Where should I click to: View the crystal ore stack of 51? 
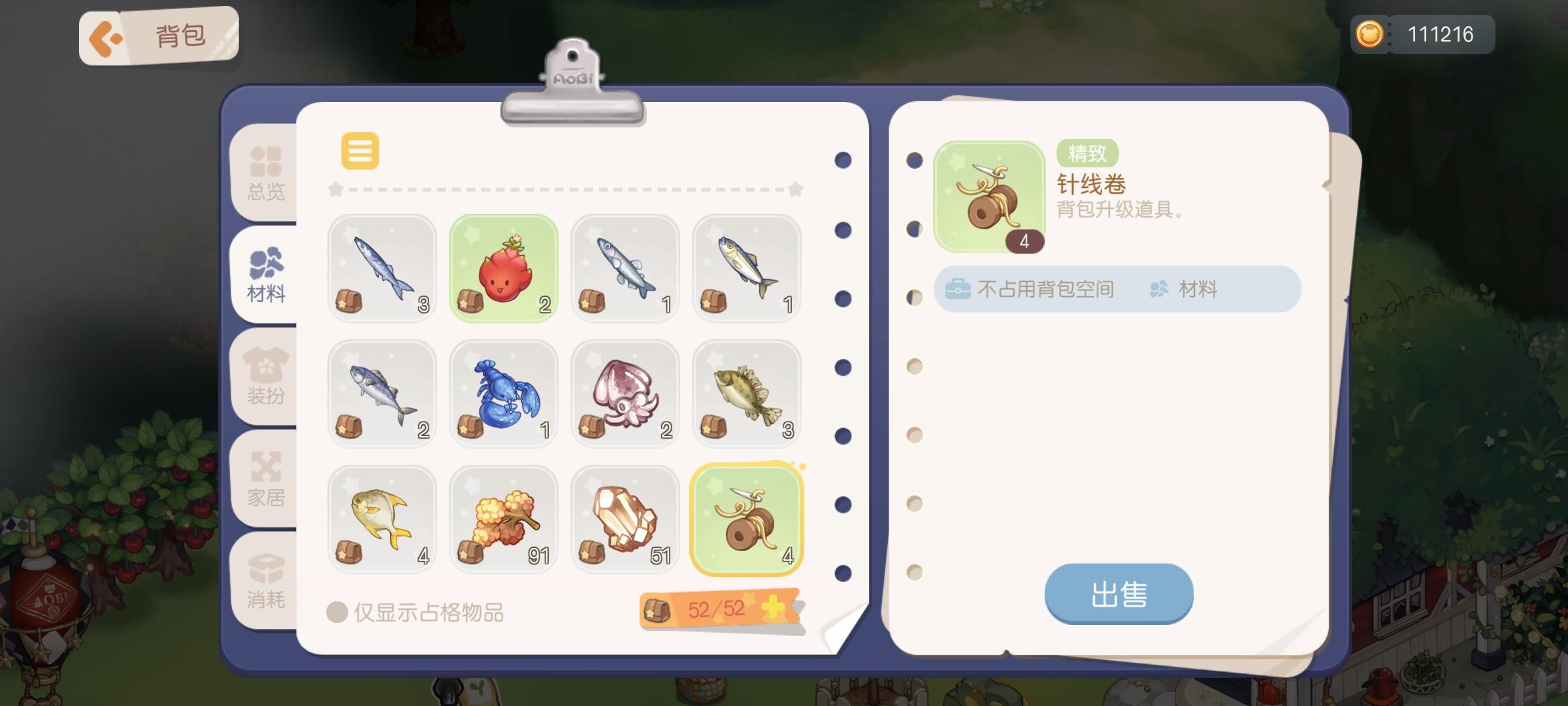click(625, 519)
